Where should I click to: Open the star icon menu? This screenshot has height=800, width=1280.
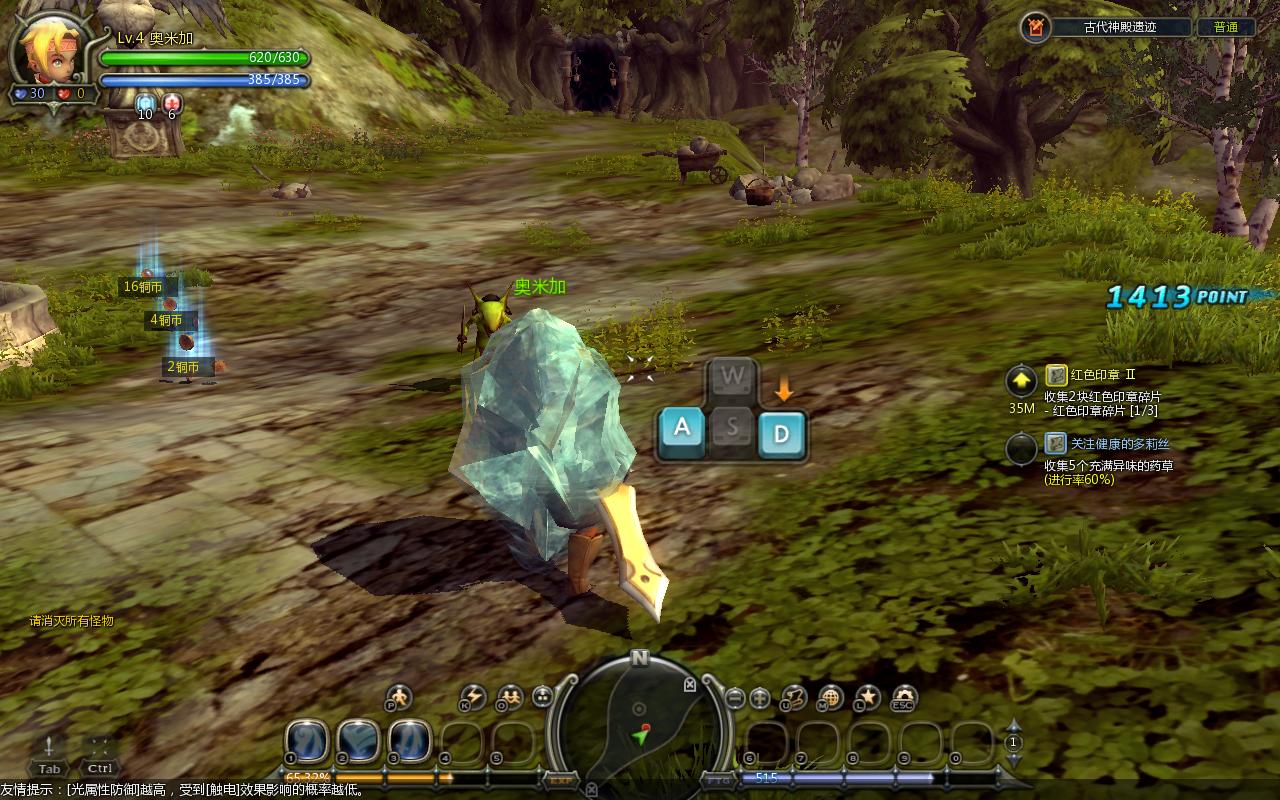pos(867,696)
